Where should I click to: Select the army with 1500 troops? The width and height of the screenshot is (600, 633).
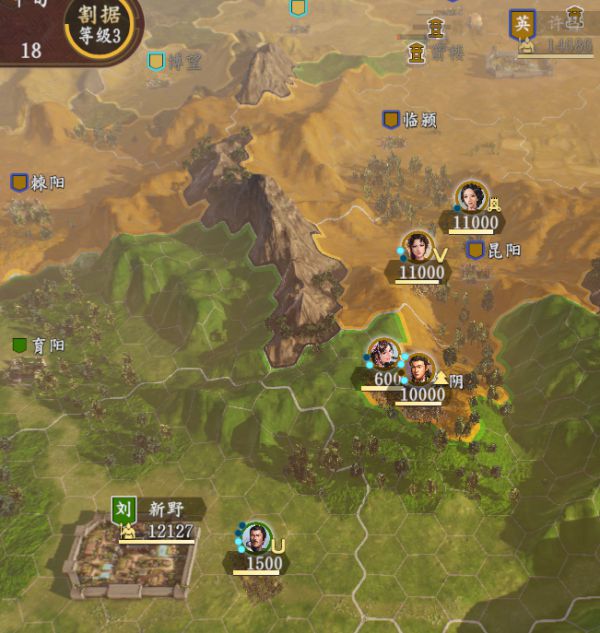(x=257, y=539)
